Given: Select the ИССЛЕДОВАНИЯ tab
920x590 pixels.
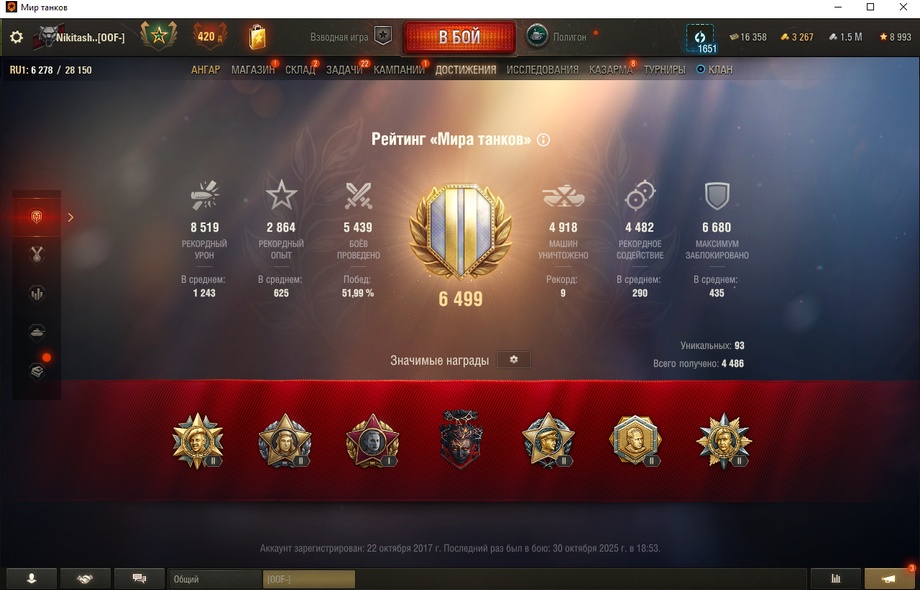Looking at the screenshot, I should [x=542, y=70].
